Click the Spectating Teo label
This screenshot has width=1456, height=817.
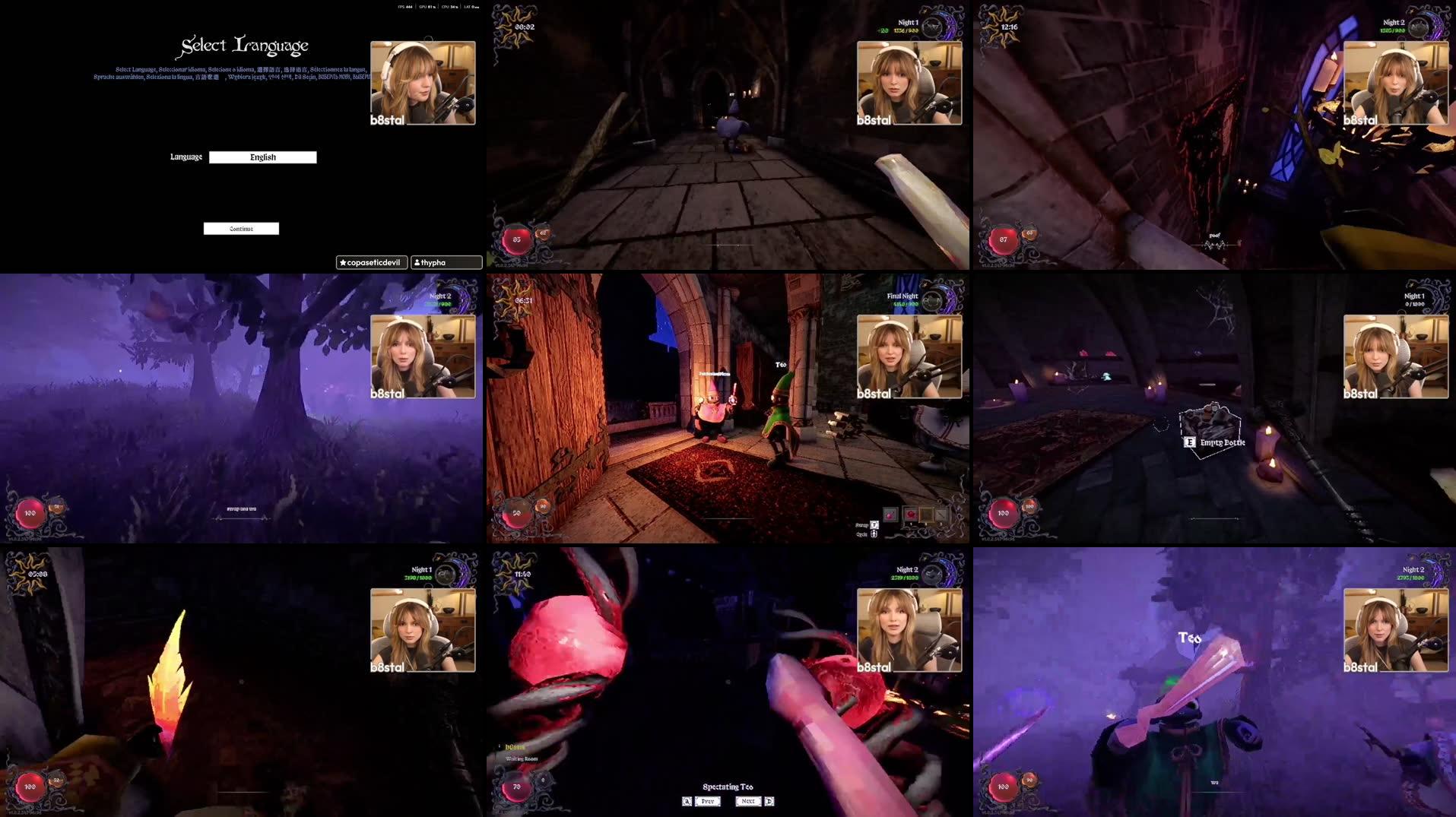(728, 787)
